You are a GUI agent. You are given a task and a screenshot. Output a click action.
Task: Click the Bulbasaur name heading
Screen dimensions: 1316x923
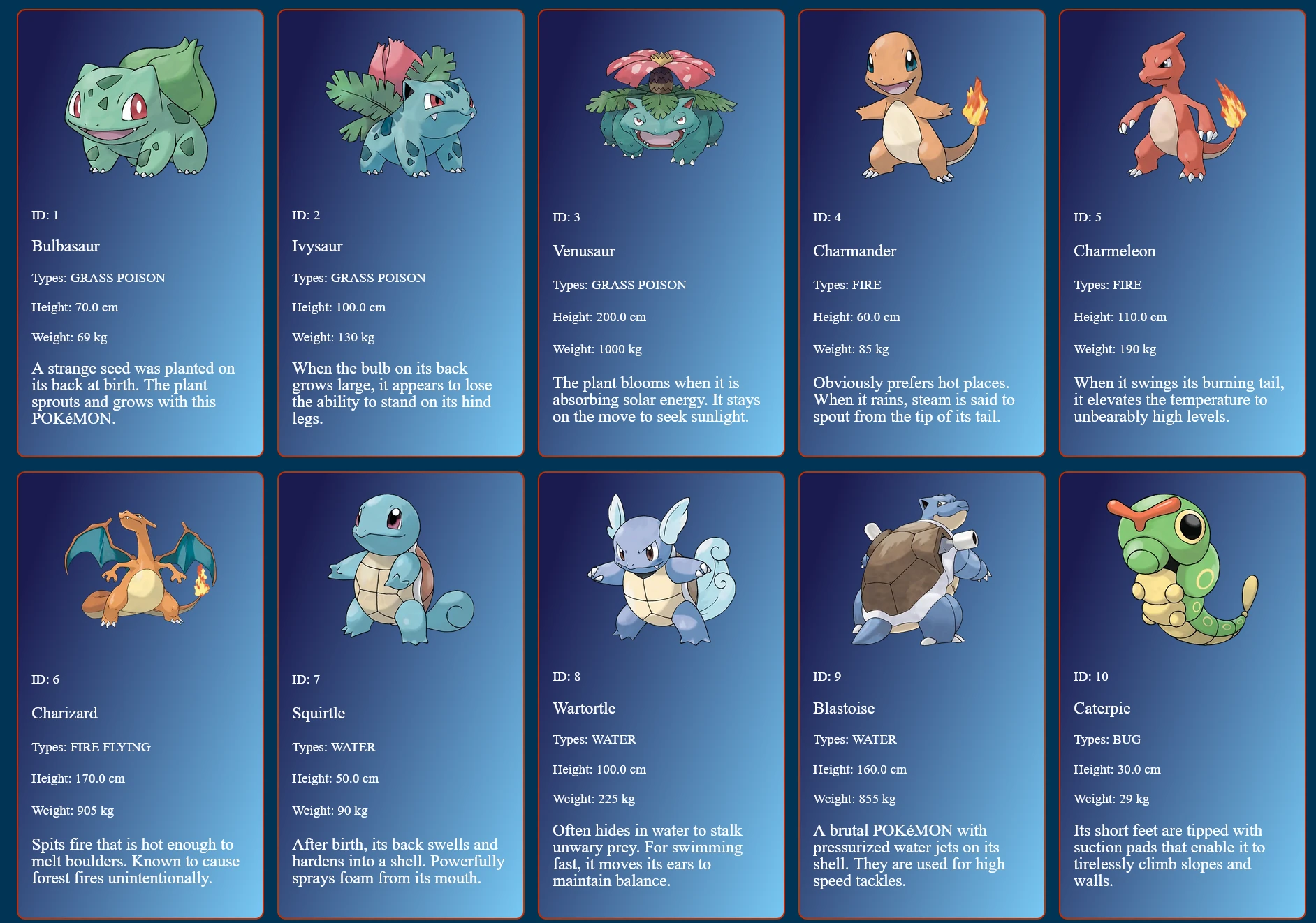coord(65,246)
